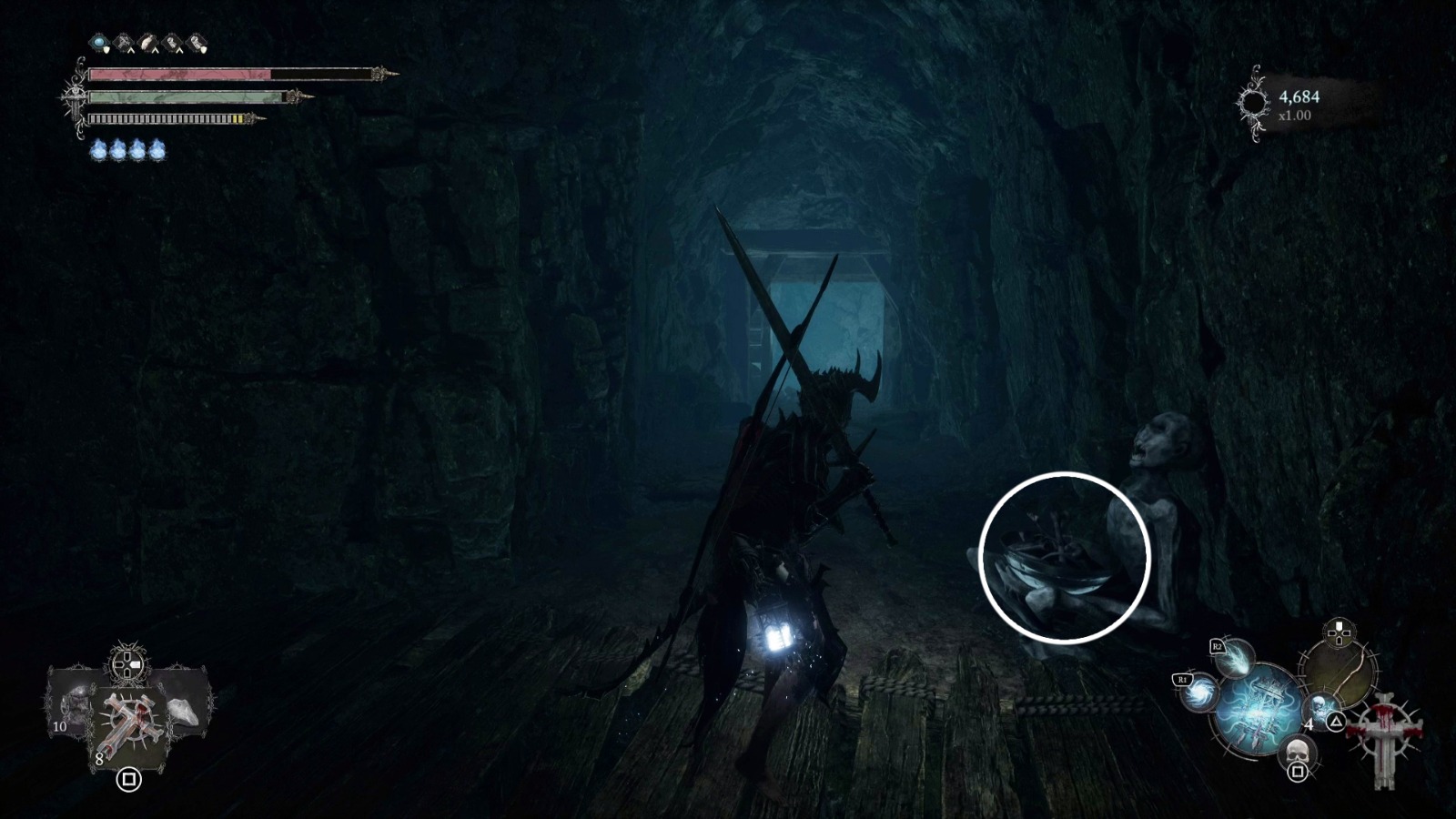Click the x1.00 multiplier label

click(1294, 114)
